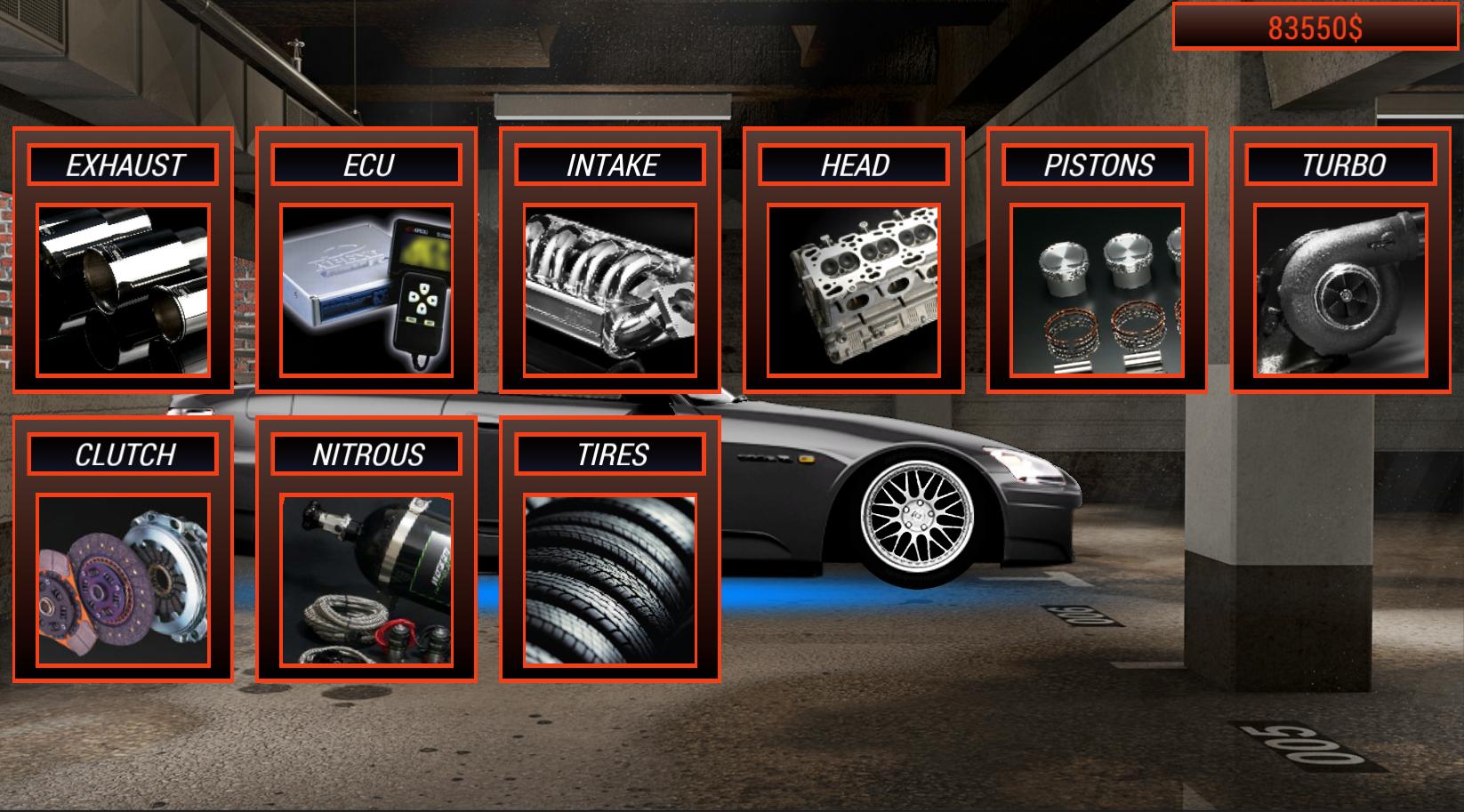The width and height of the screenshot is (1464, 812).
Task: Click the TIRES section header
Action: click(x=610, y=453)
